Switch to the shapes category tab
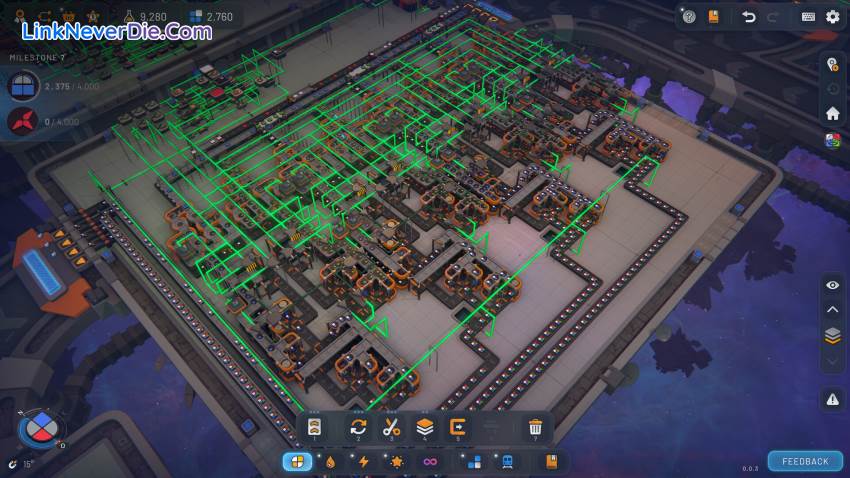850x478 pixels. (x=297, y=461)
